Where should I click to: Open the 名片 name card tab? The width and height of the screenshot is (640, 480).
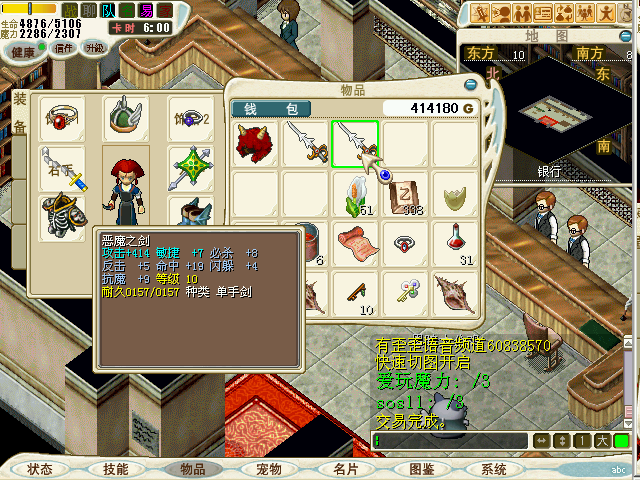(x=346, y=469)
